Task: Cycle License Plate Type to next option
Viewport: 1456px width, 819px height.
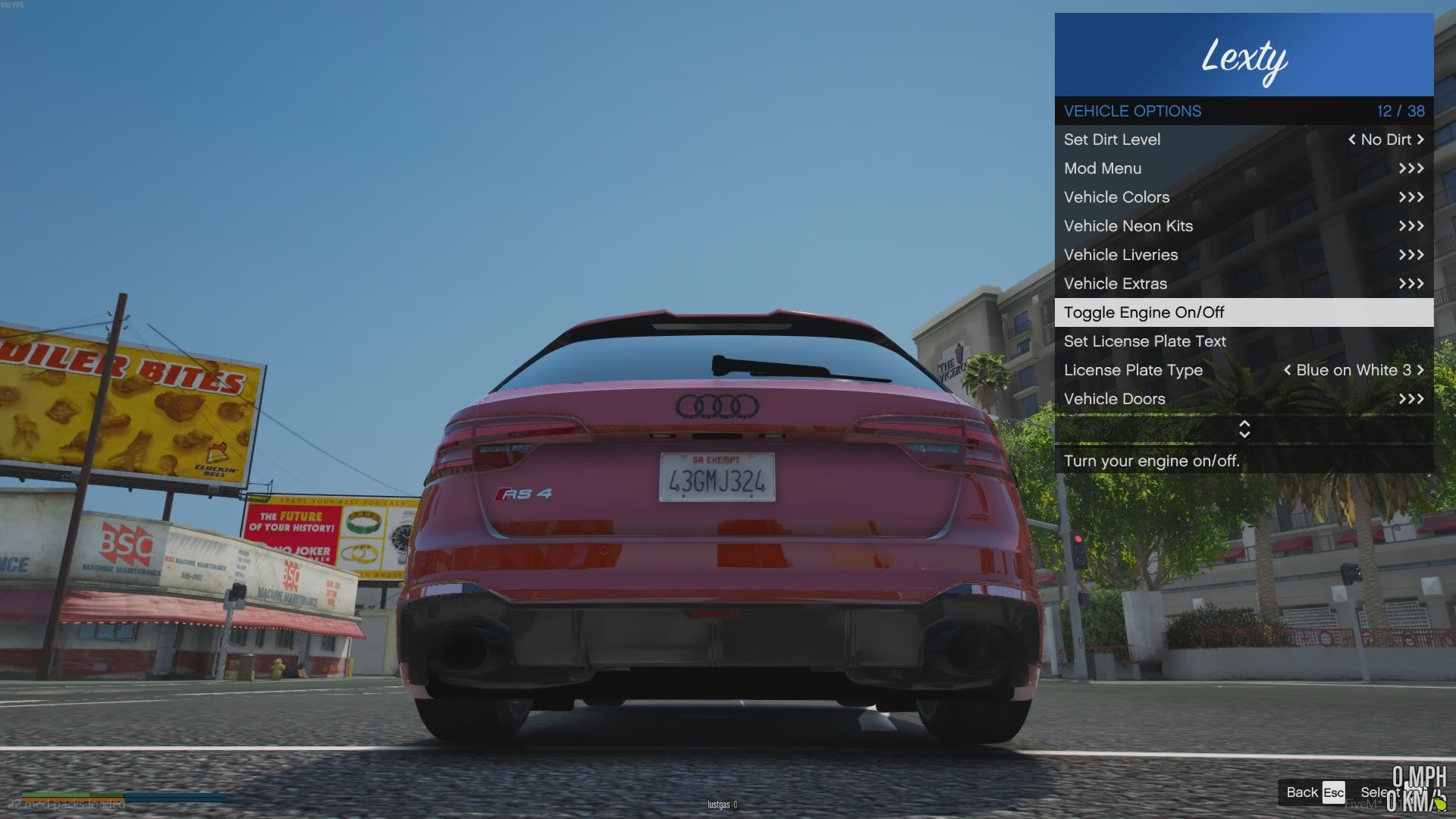Action: pos(1420,370)
